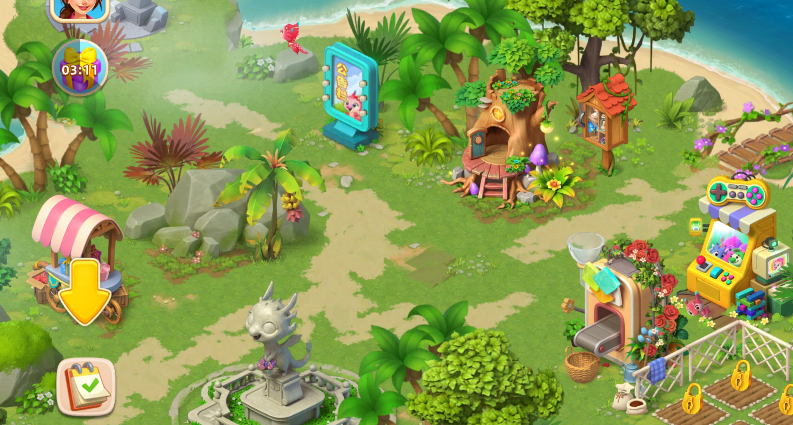
Task: Open the player avatar profile
Action: click(x=78, y=8)
